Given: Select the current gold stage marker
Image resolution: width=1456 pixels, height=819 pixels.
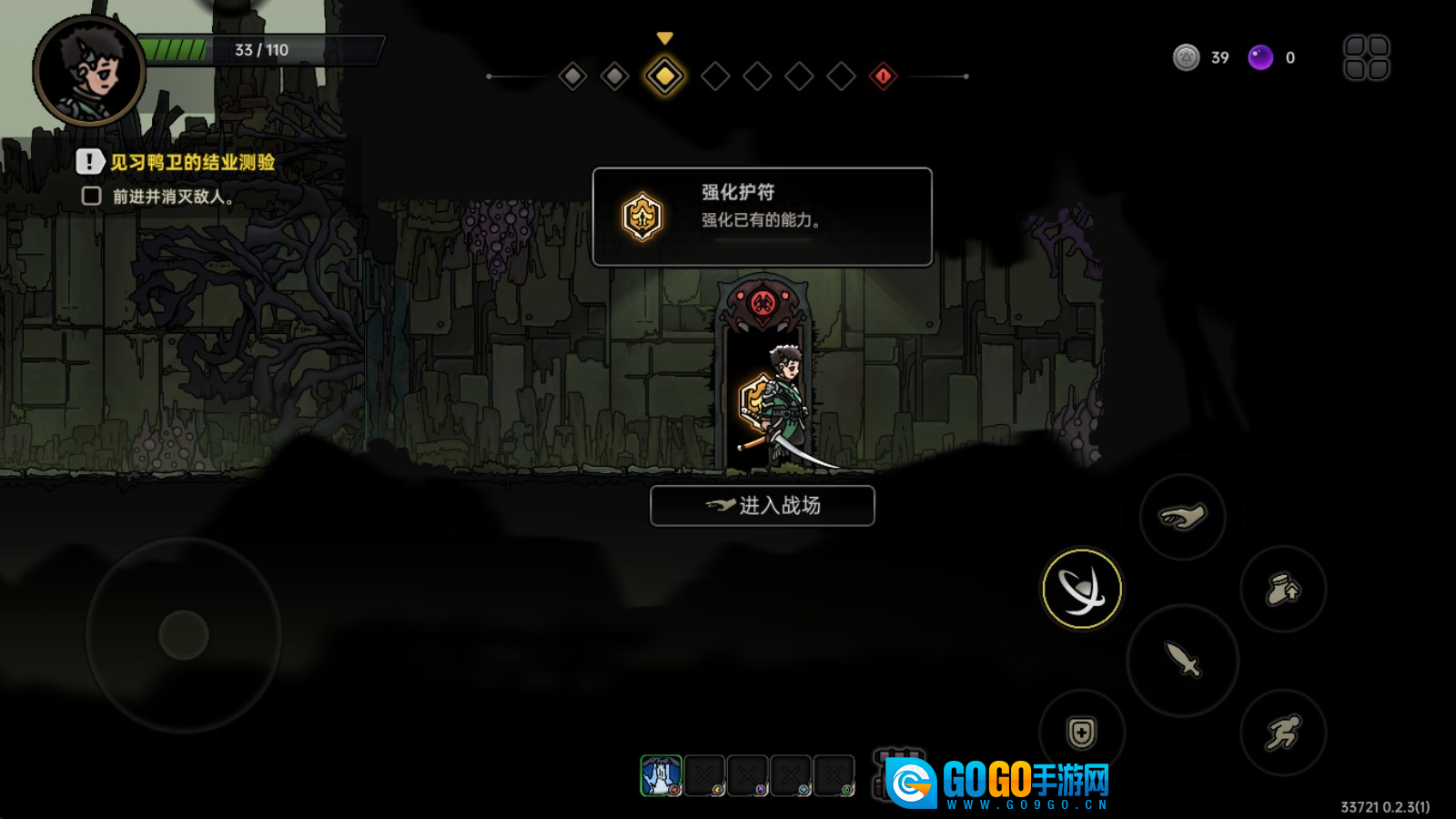Looking at the screenshot, I should click(x=665, y=76).
